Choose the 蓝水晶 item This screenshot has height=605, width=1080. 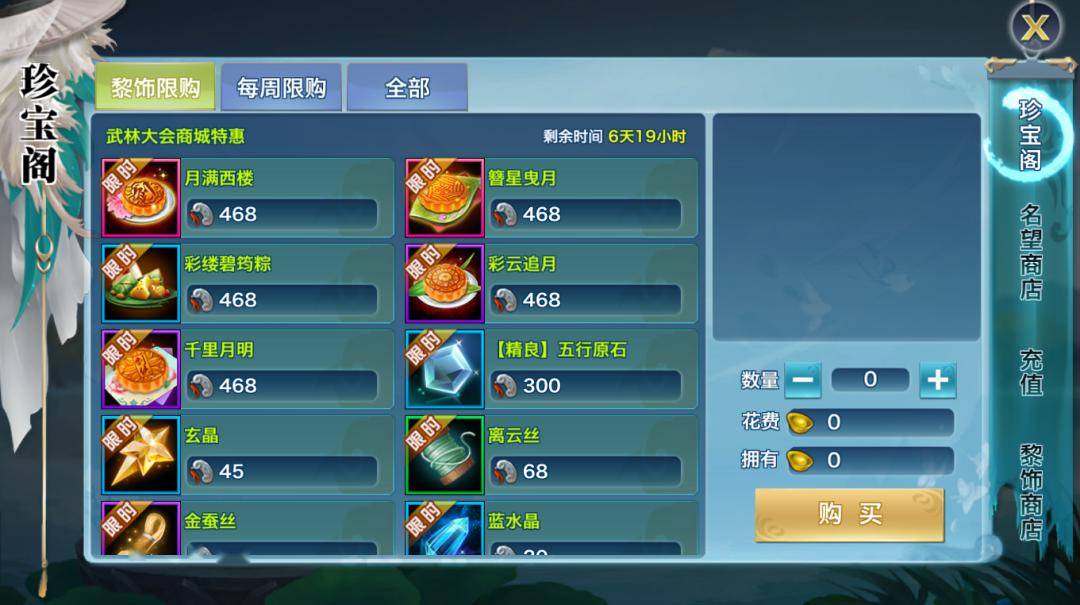pyautogui.click(x=551, y=530)
